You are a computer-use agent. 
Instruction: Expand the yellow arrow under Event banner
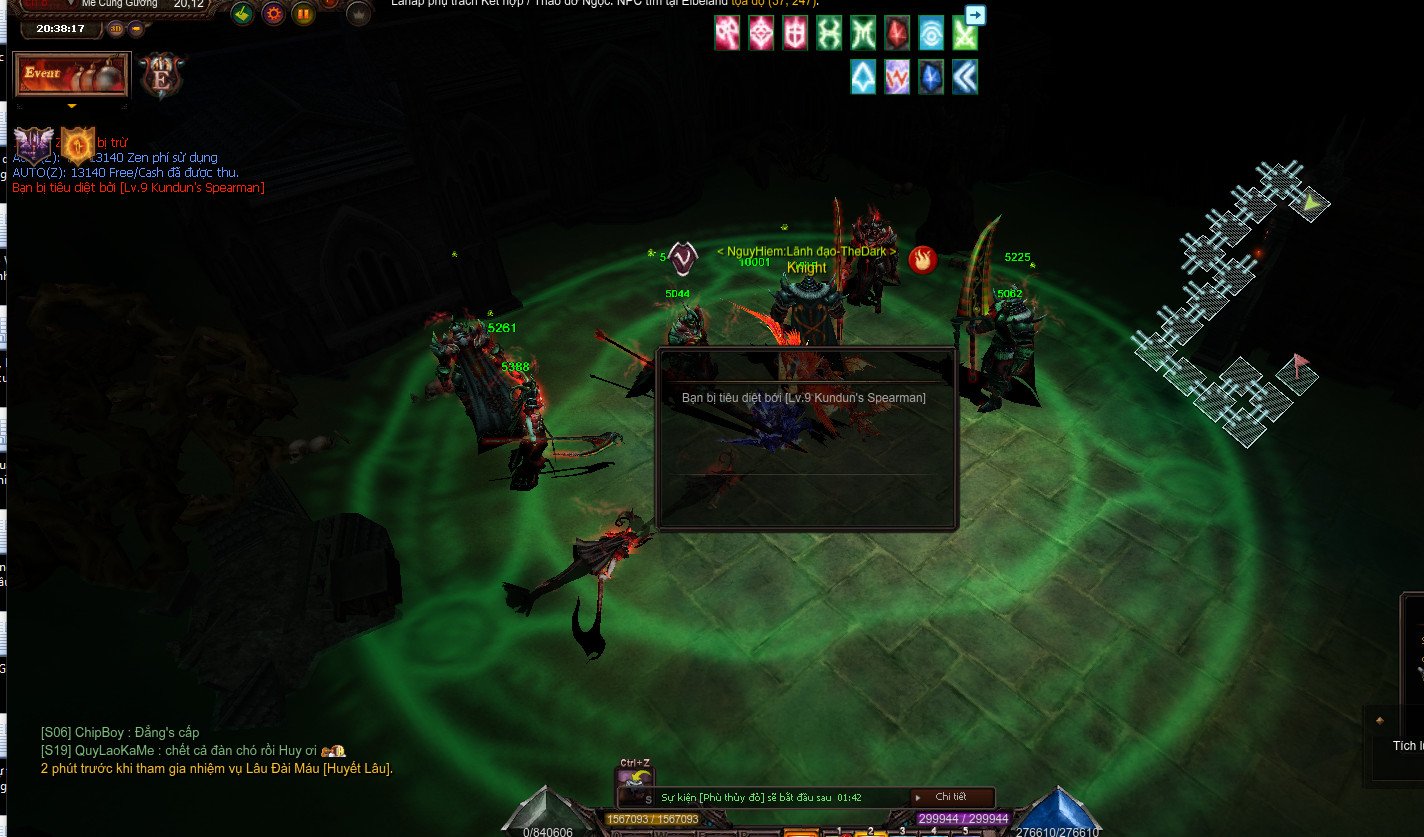71,105
